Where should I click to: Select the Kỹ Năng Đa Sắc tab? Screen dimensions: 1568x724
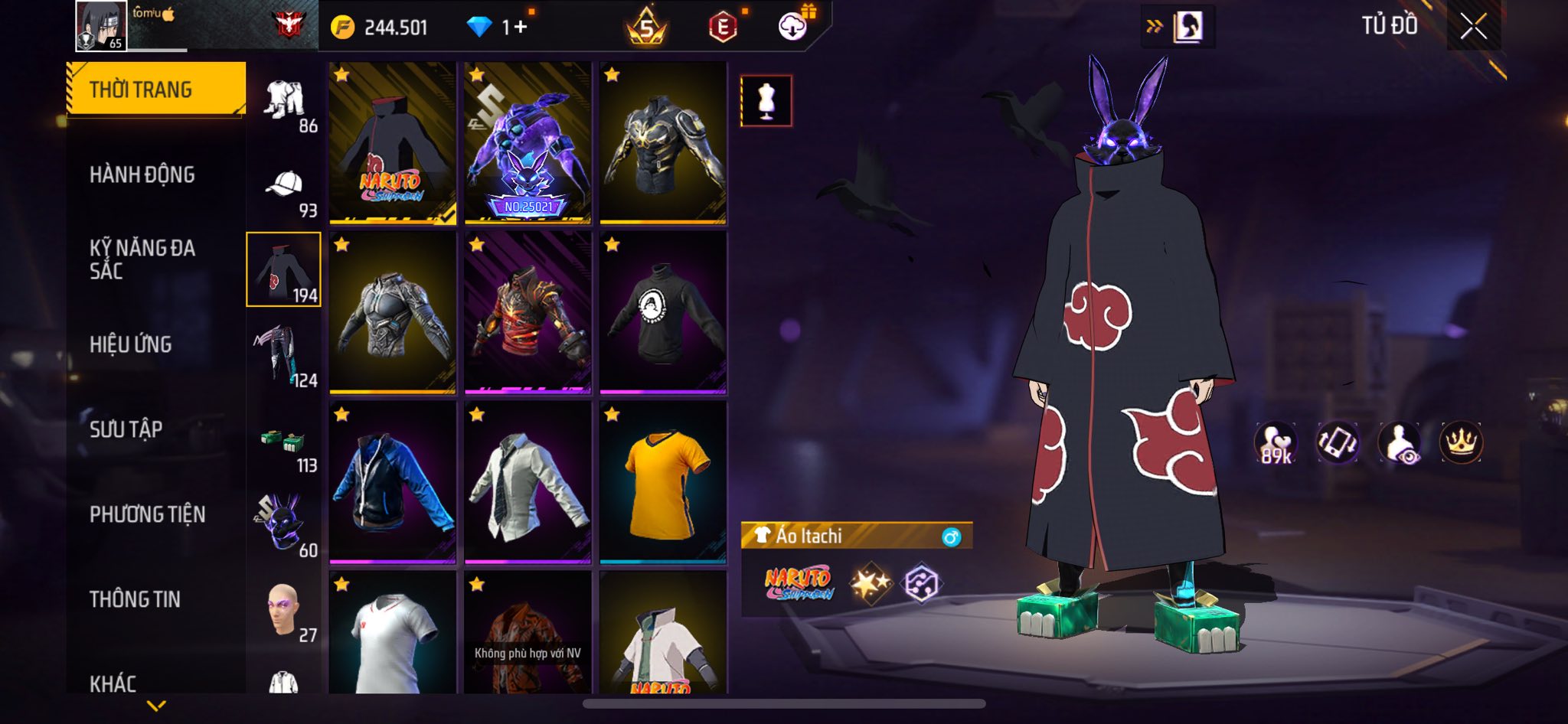(142, 259)
